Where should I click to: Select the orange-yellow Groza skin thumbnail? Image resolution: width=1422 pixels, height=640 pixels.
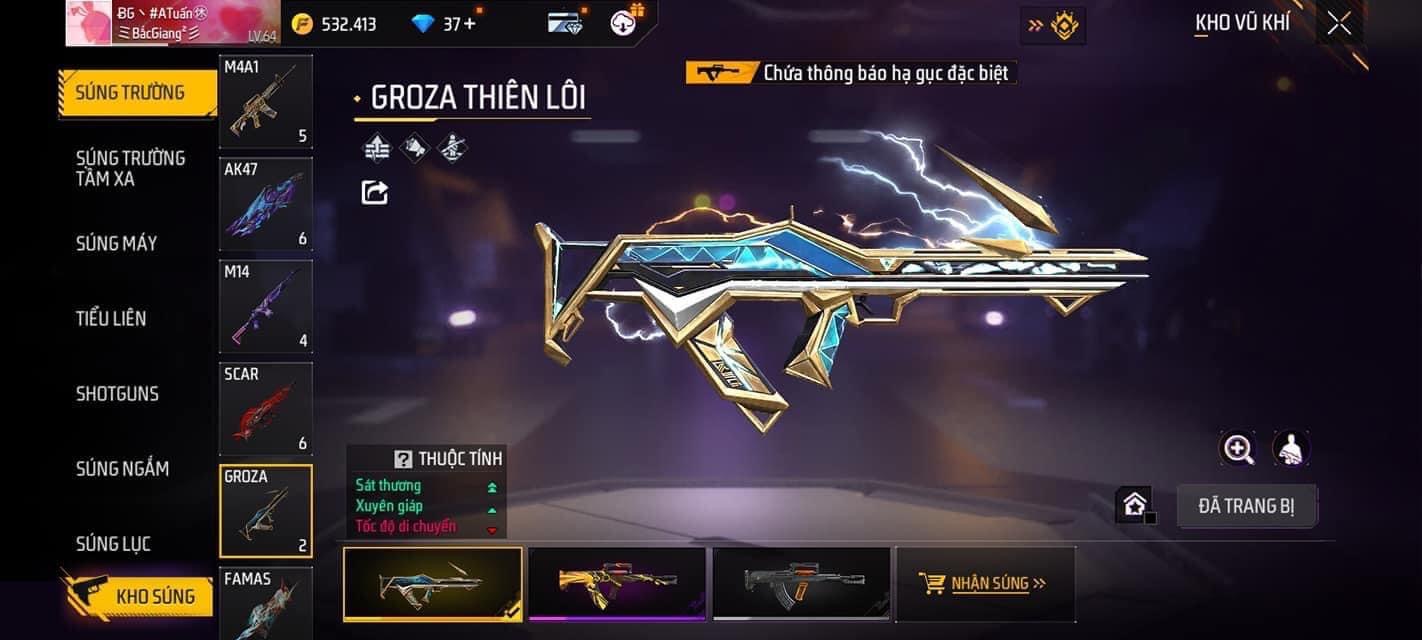(x=617, y=584)
